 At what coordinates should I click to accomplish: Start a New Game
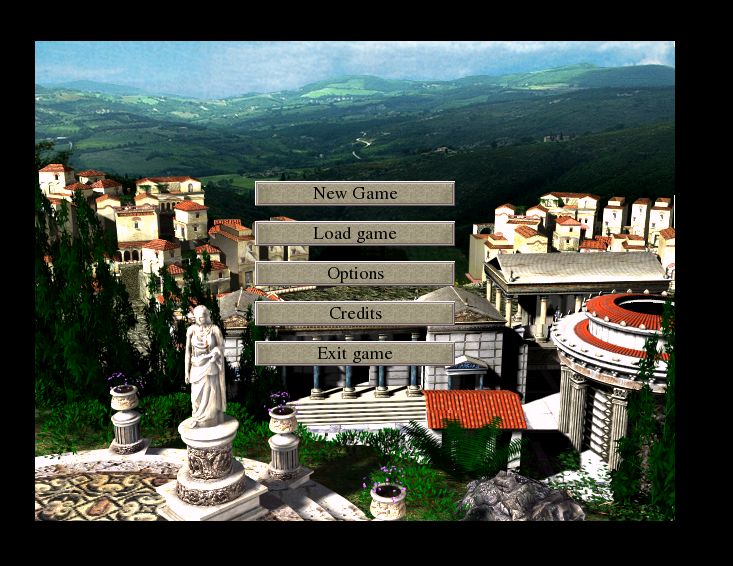(x=355, y=193)
